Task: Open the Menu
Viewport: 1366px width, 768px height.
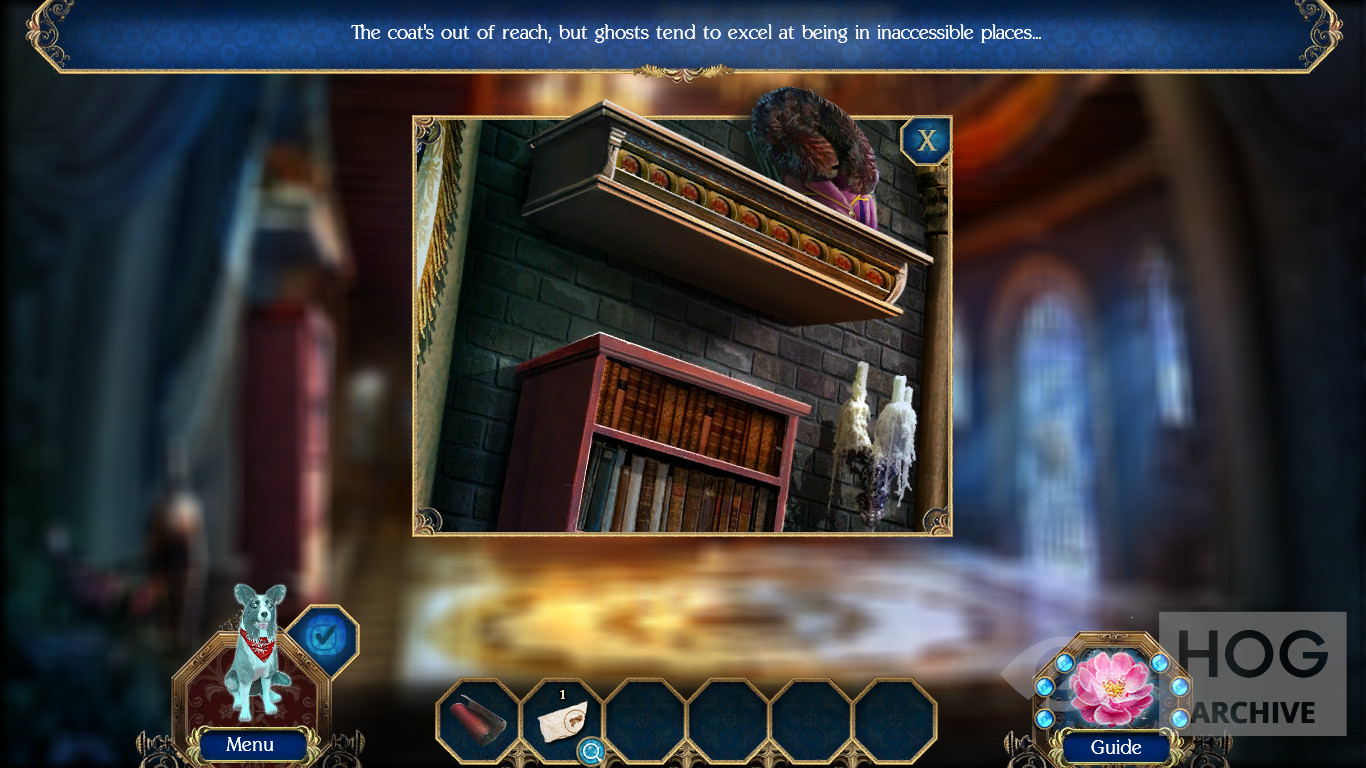Action: [x=250, y=744]
